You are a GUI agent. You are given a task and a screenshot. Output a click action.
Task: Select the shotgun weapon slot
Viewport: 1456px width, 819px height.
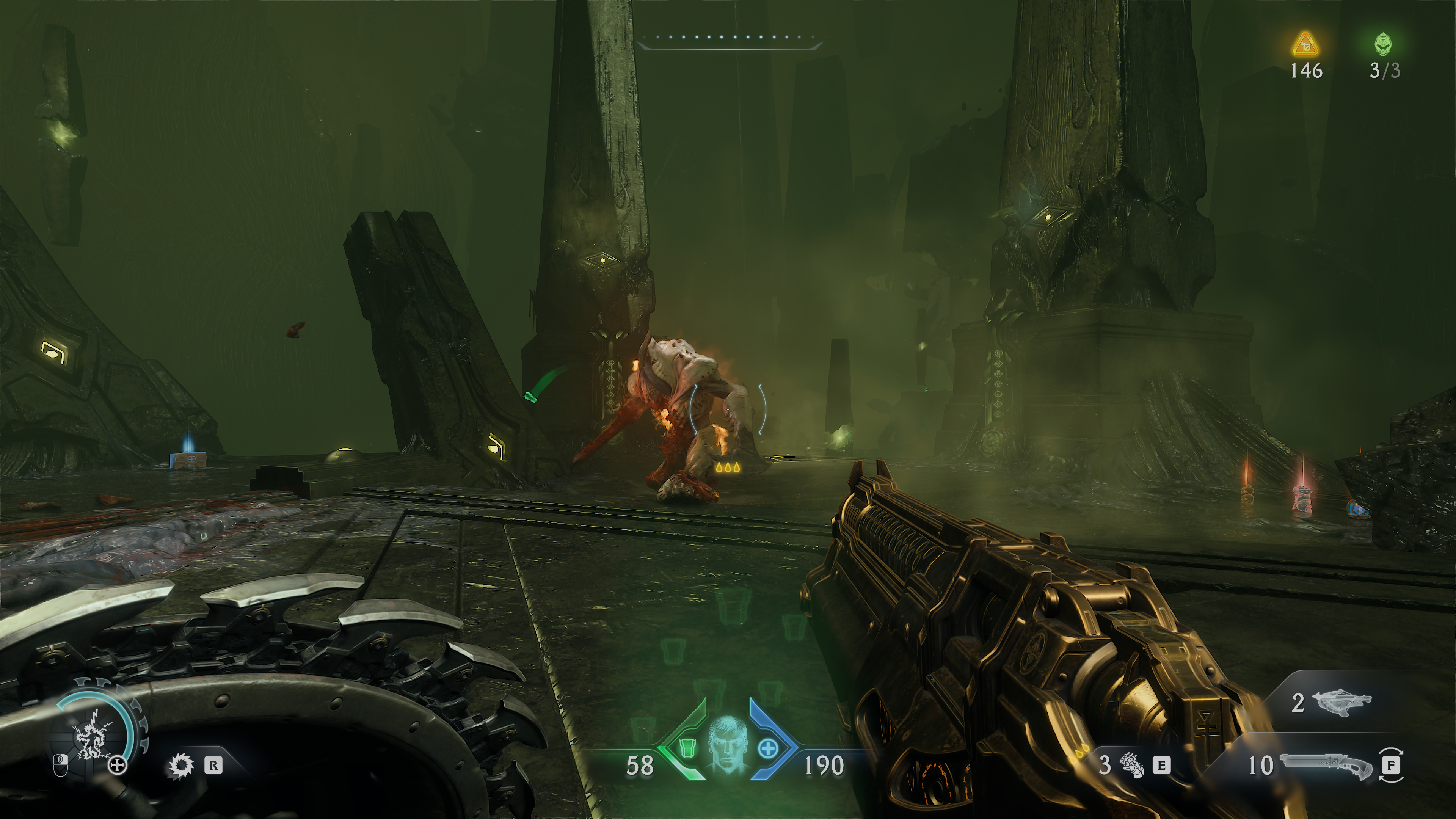(1326, 765)
